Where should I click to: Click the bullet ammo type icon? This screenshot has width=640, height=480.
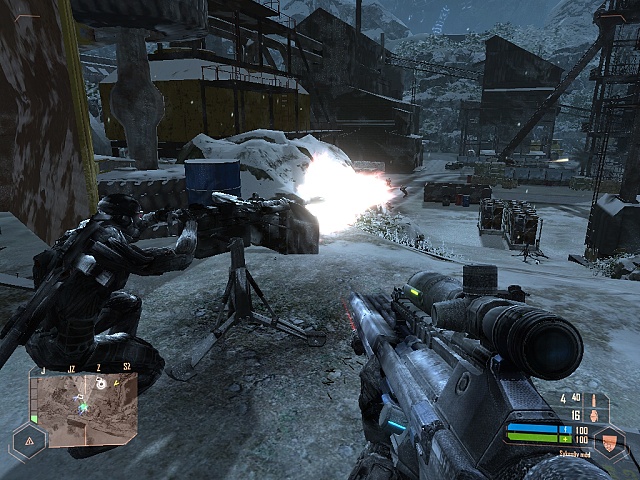[592, 398]
